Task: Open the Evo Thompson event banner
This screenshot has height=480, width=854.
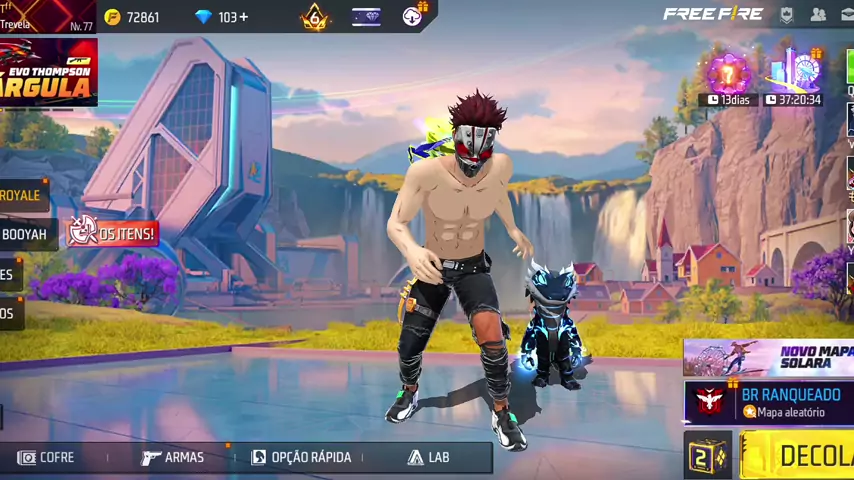Action: pyautogui.click(x=48, y=72)
